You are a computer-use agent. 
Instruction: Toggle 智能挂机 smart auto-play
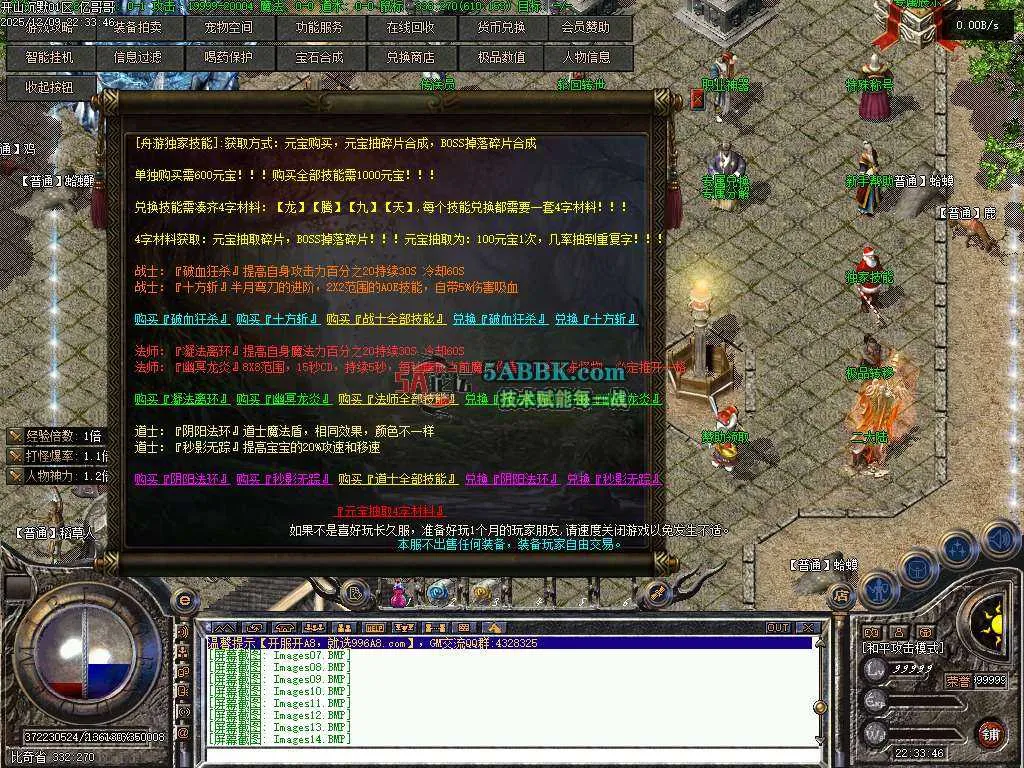click(49, 57)
